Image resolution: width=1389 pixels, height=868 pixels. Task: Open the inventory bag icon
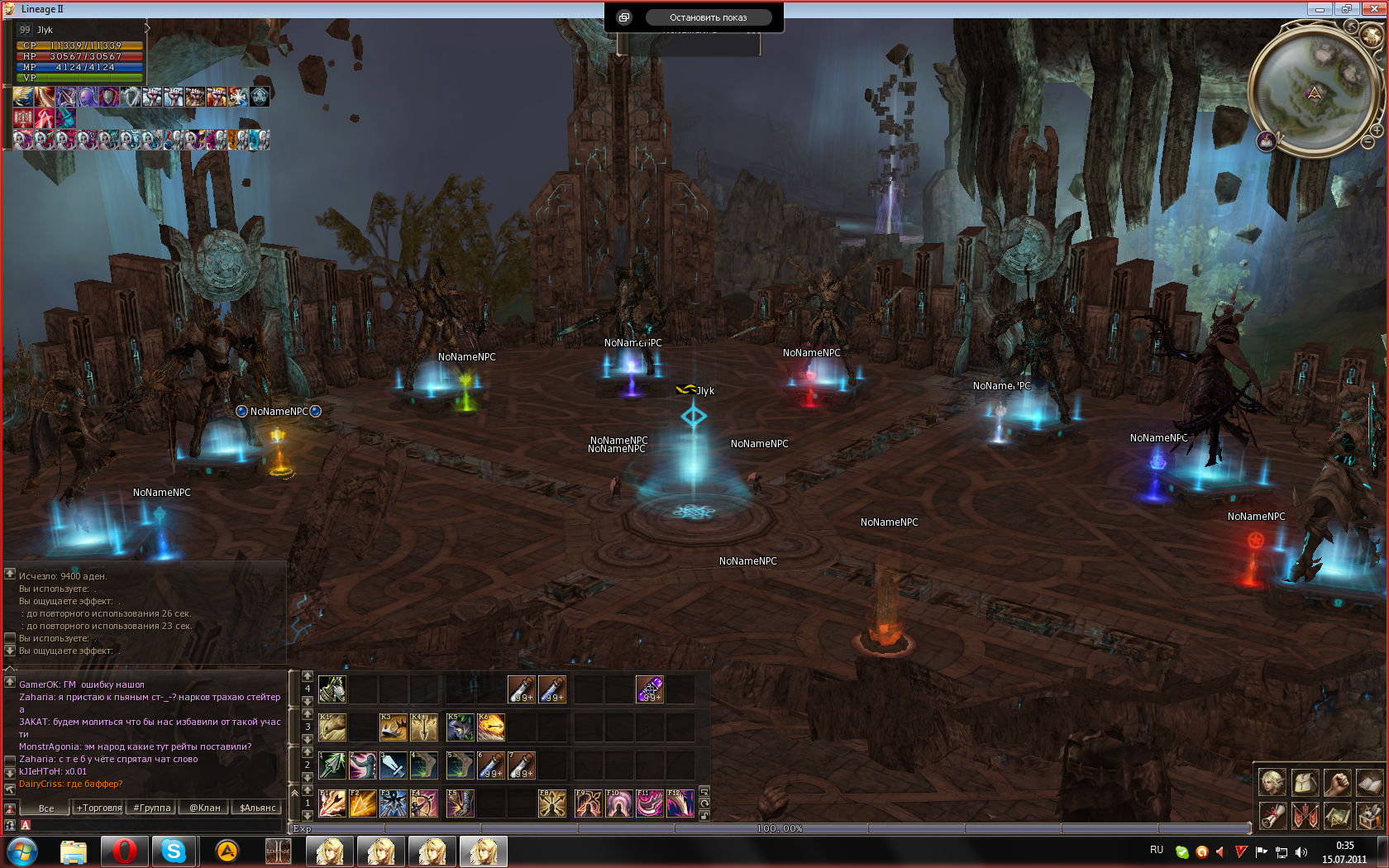1305,781
